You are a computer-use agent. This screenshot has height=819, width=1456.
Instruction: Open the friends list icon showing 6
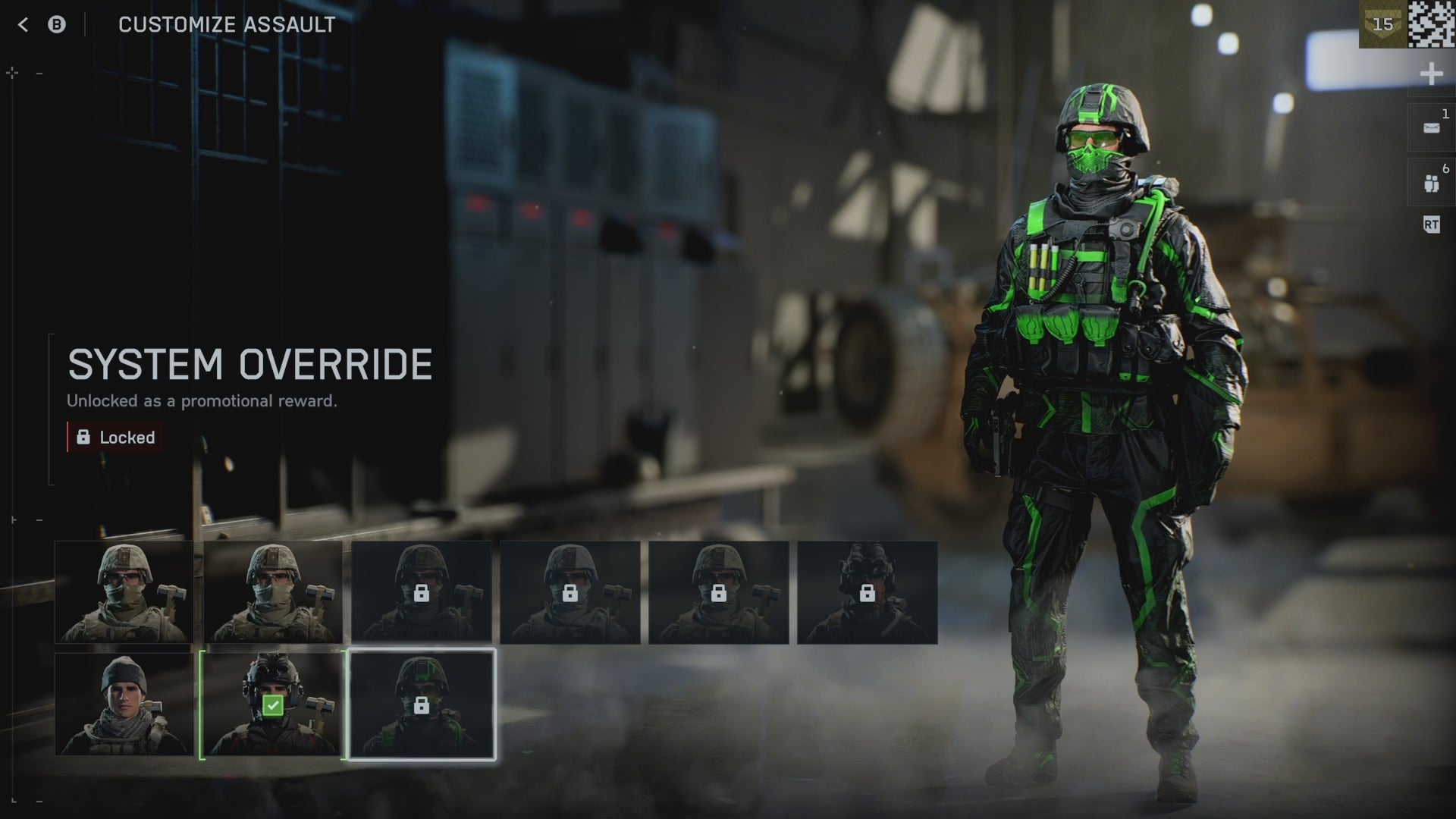pyautogui.click(x=1431, y=183)
